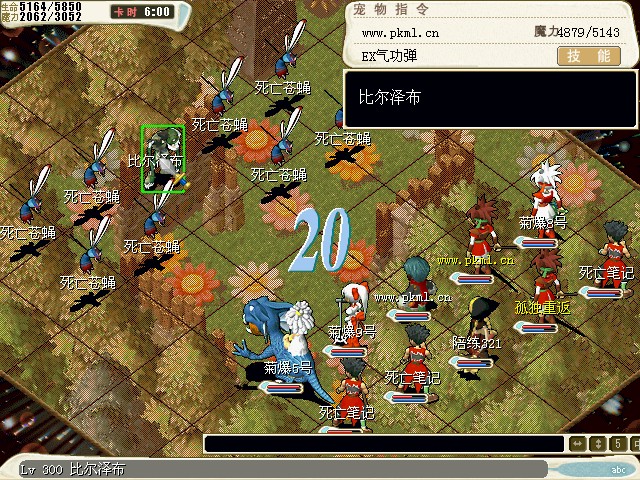Toggle the abc input mode indicator
The height and width of the screenshot is (480, 640).
coord(618,468)
